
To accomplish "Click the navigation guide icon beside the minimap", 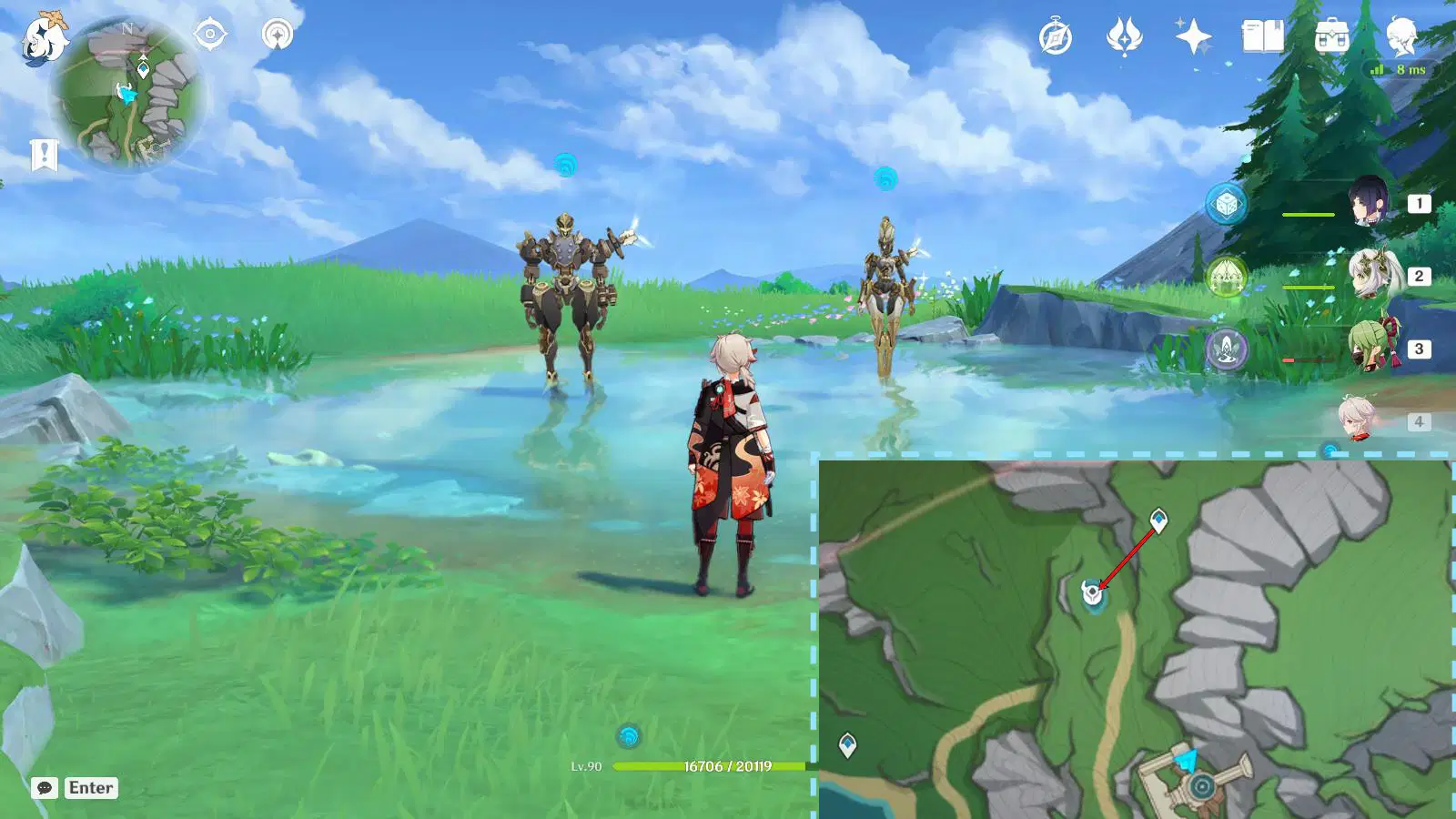I will (x=276, y=35).
